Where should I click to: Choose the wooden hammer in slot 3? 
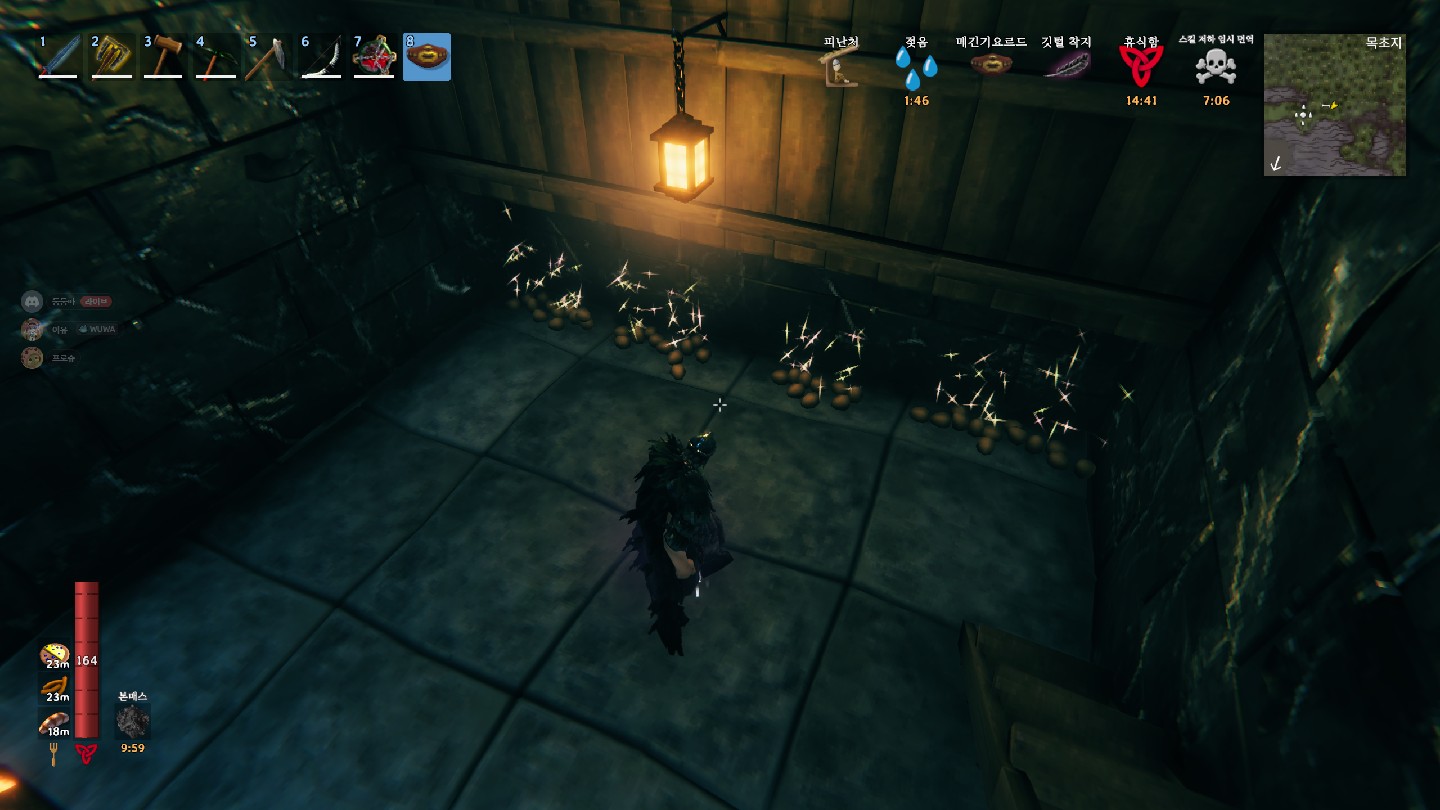pos(163,57)
